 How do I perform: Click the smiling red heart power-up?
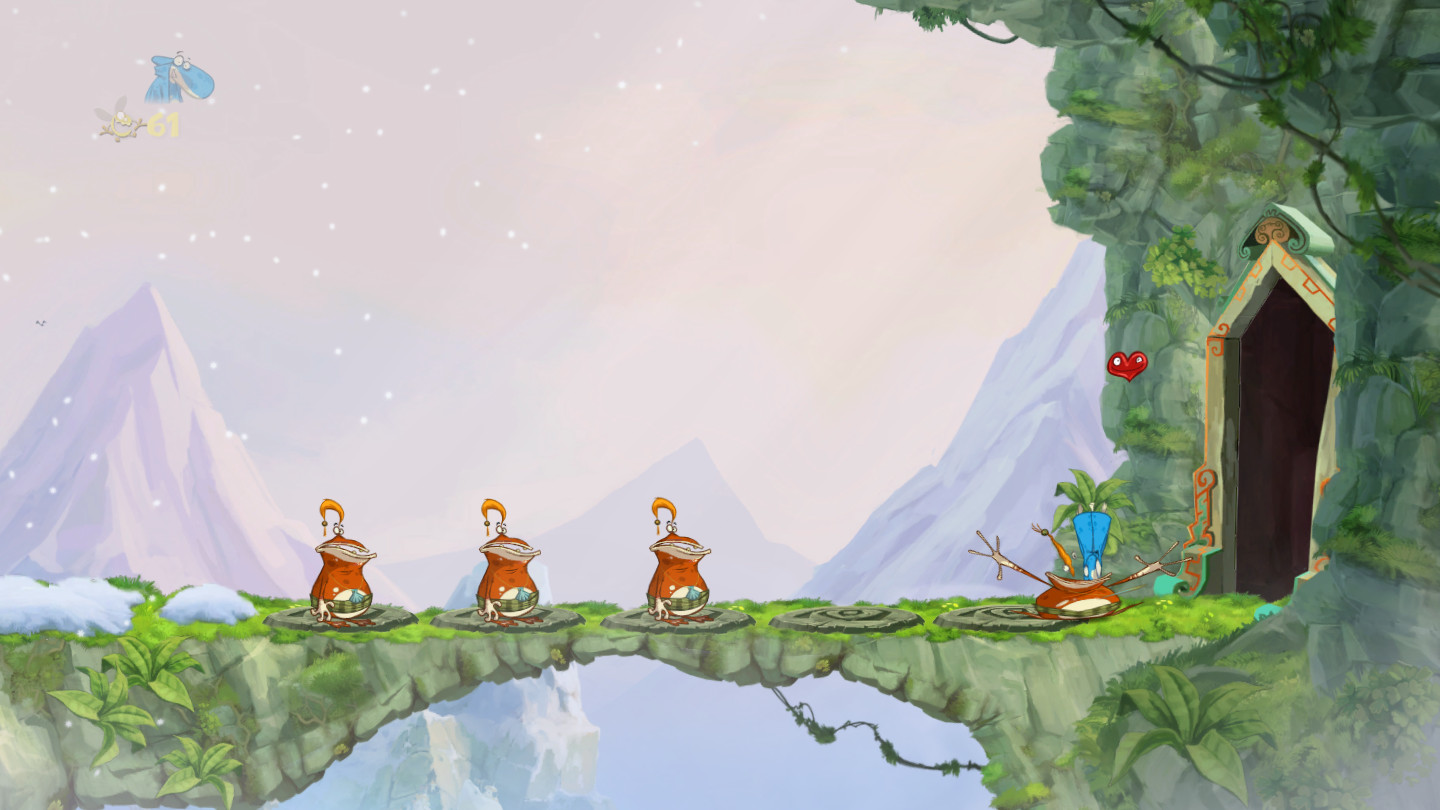coord(1127,368)
